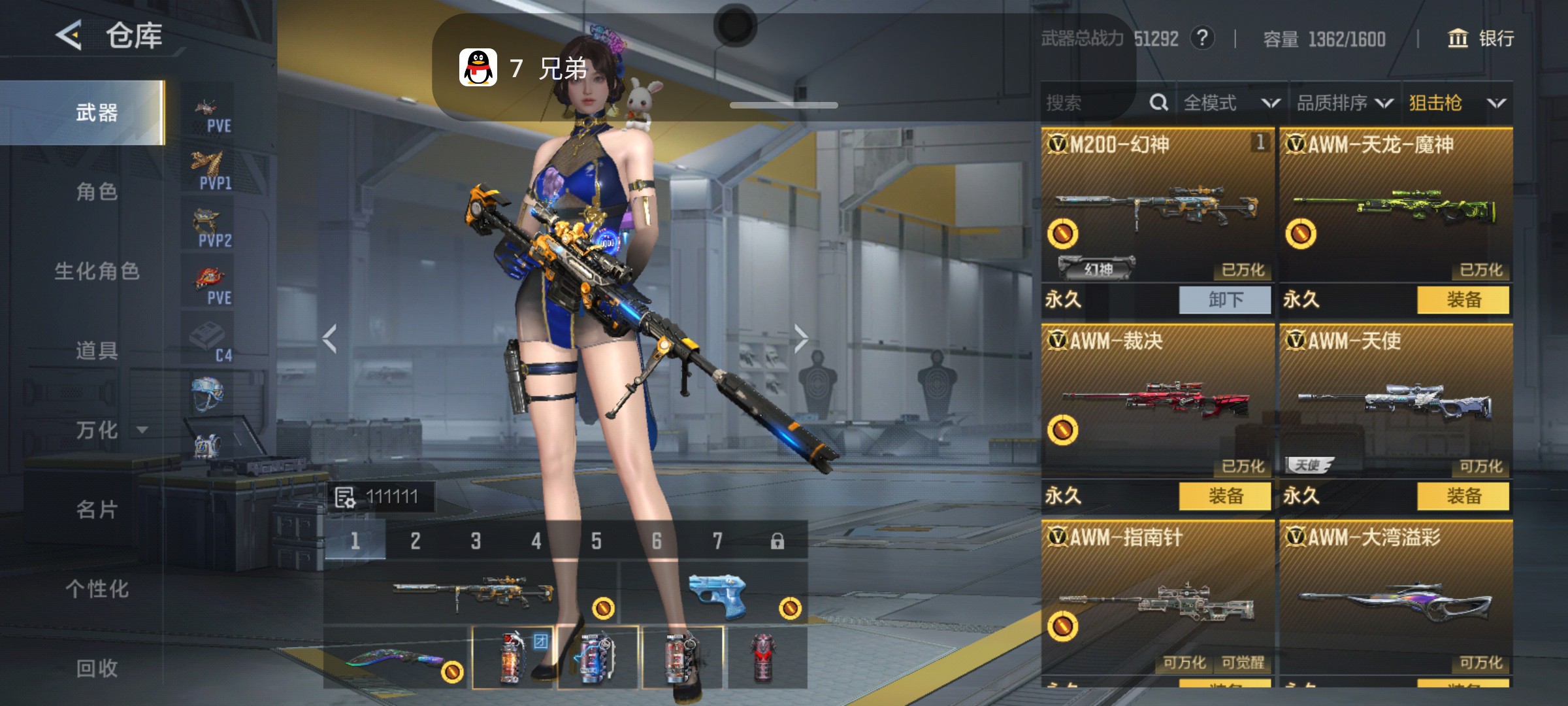The width and height of the screenshot is (1568, 706).
Task: Open the 名片 name card tab
Action: [97, 509]
